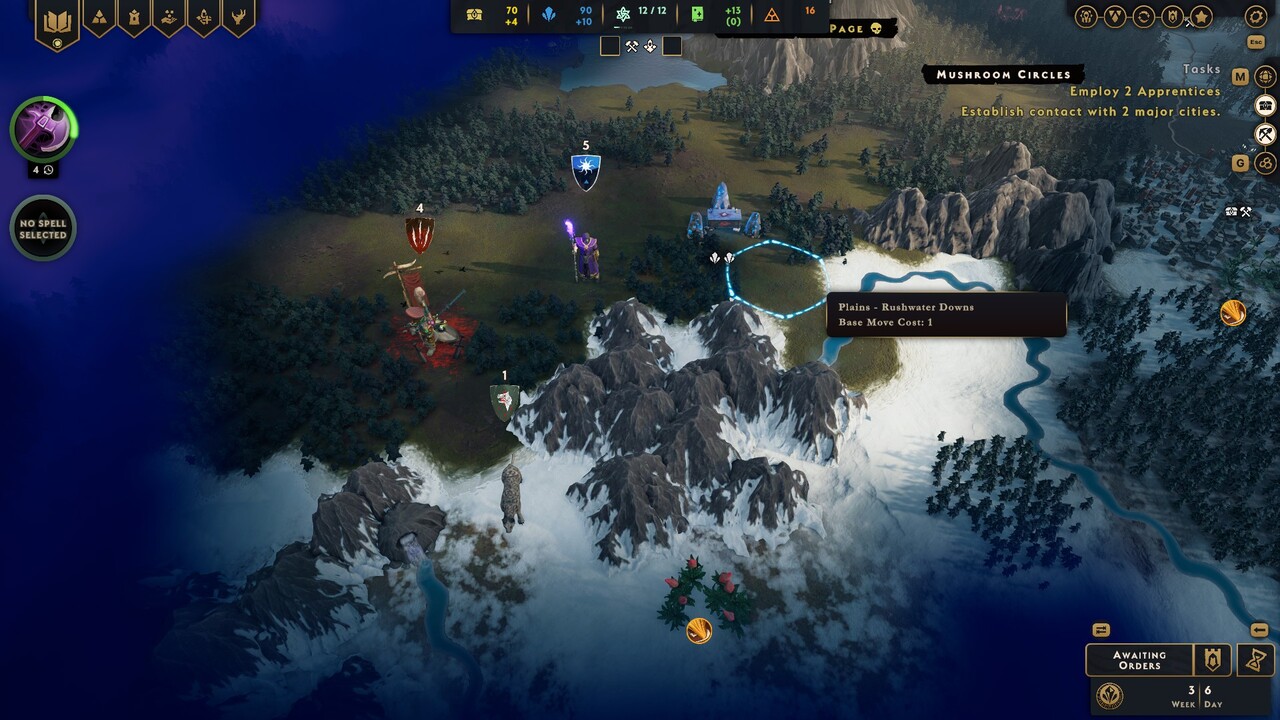Select the wolf army banner
The width and height of the screenshot is (1280, 720).
504,402
